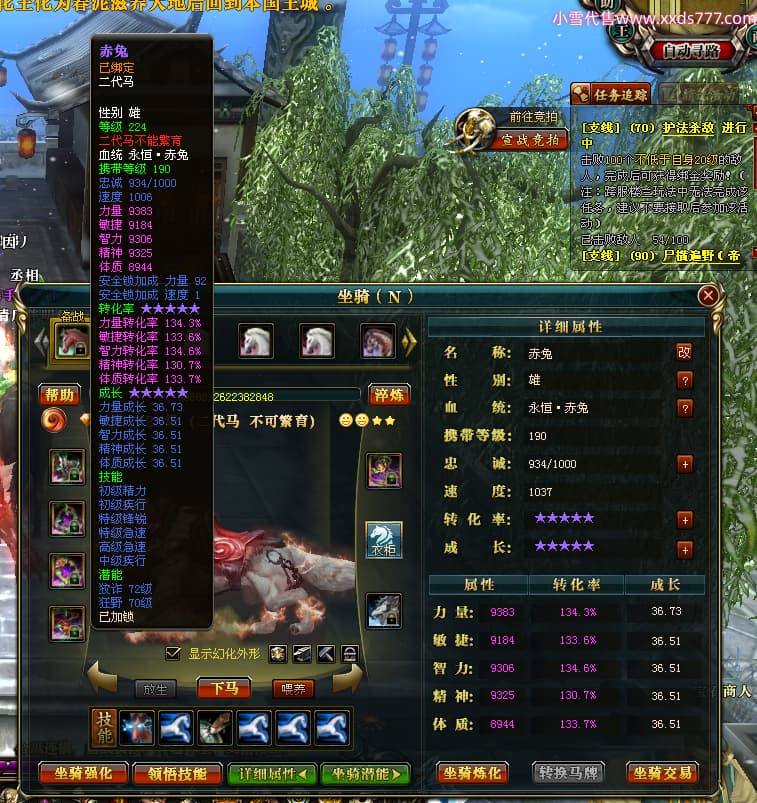This screenshot has height=803, width=757.
Task: Feed the mount with 喂养
Action: (293, 688)
